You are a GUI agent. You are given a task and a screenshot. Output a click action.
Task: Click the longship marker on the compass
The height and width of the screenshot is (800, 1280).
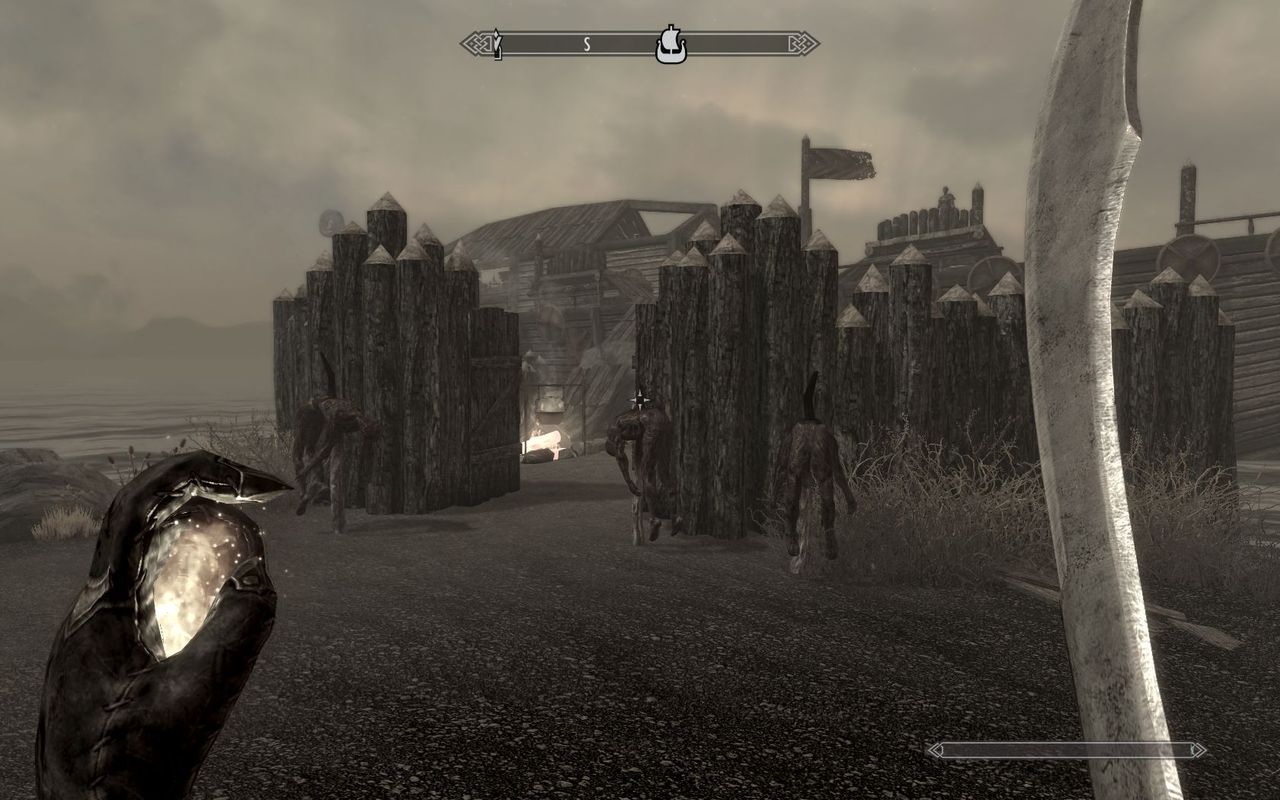(x=671, y=45)
